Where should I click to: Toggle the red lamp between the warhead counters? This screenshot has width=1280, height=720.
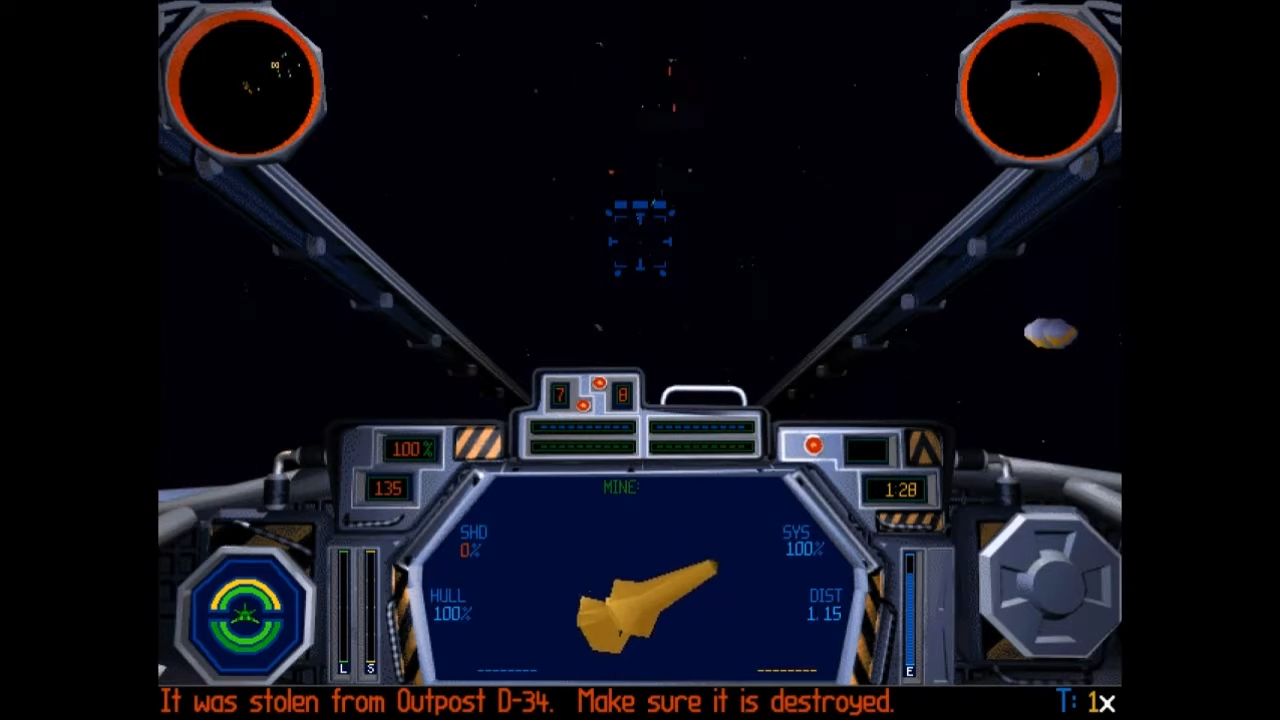click(584, 404)
